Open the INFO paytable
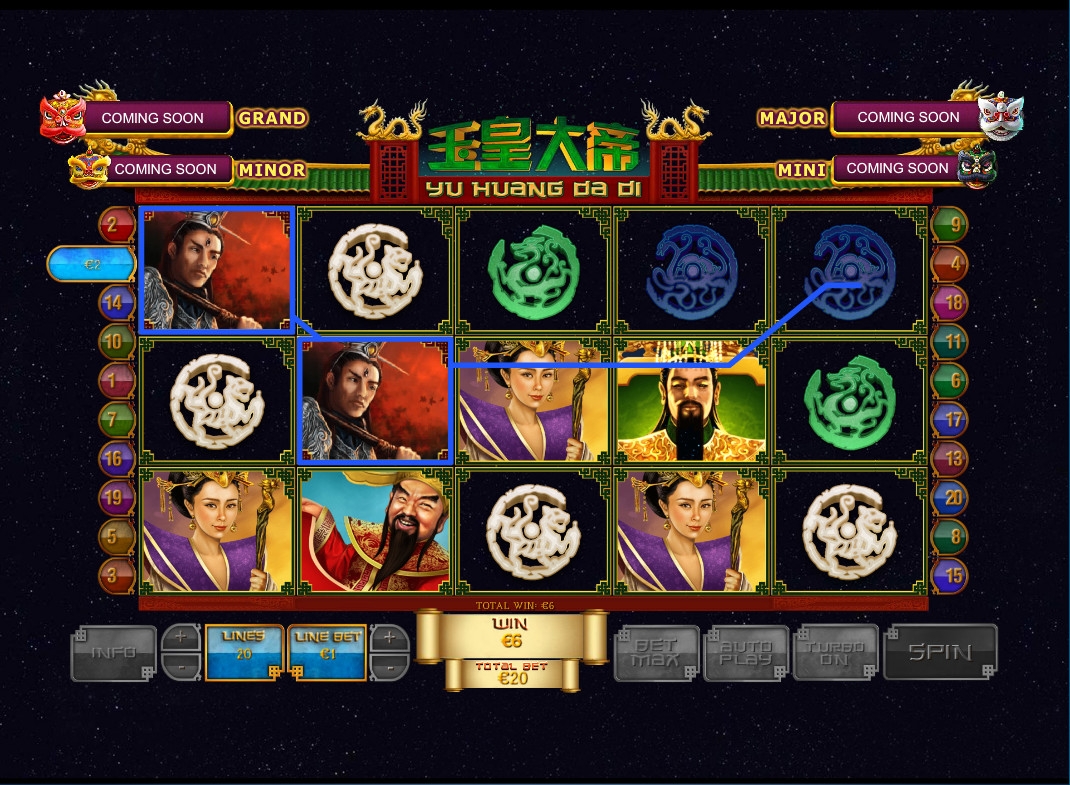This screenshot has height=785, width=1070. pos(114,653)
